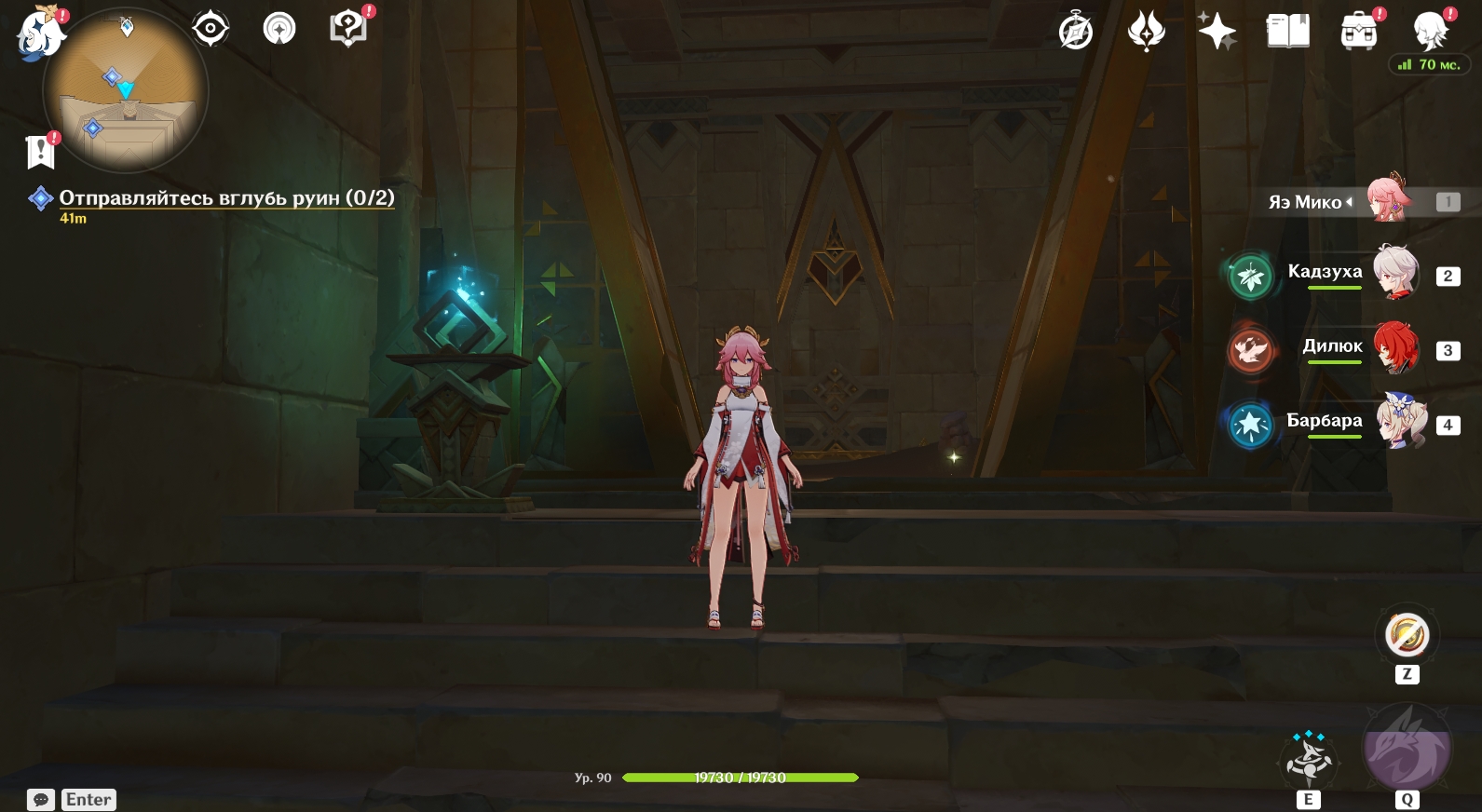Switch to party member Дилюк
The image size is (1482, 812).
point(1395,348)
